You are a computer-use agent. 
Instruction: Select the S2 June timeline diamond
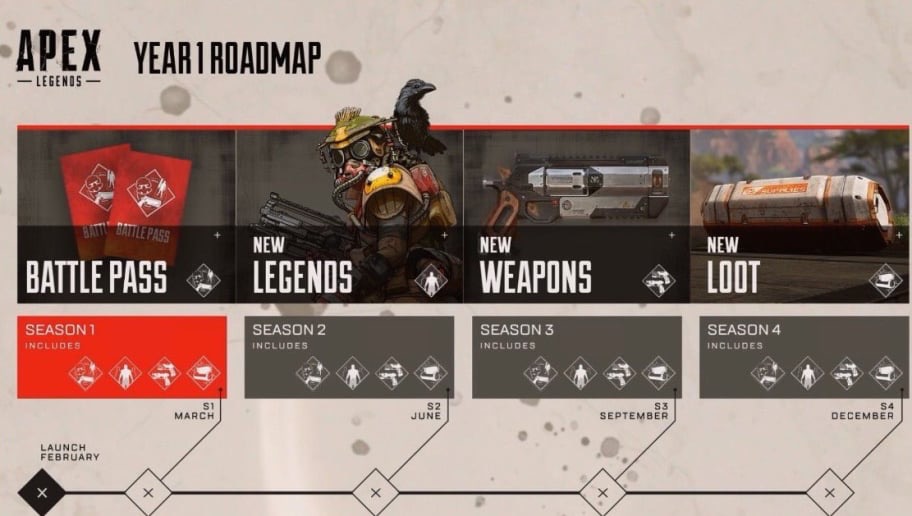pos(376,492)
